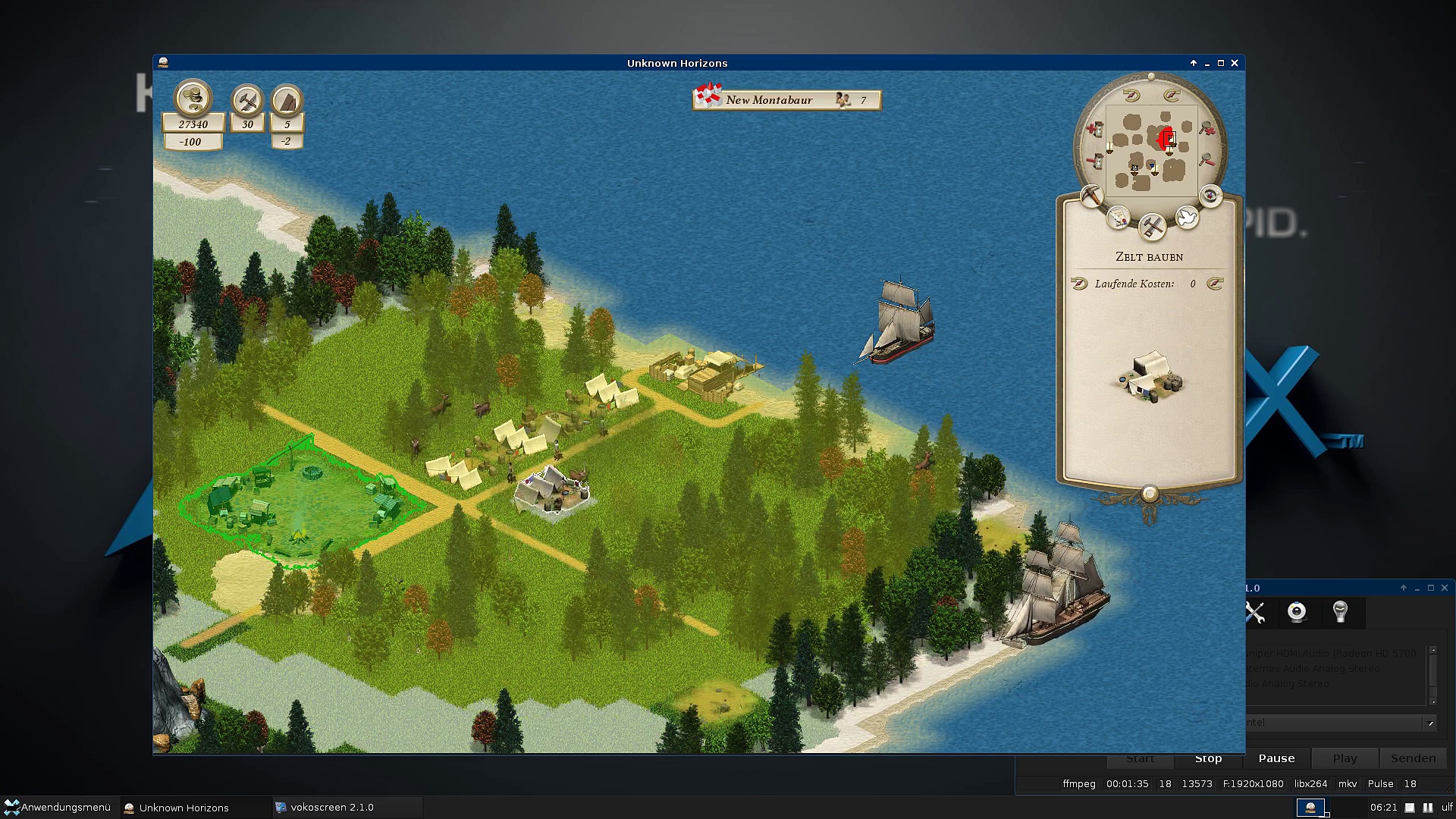The width and height of the screenshot is (1456, 819).
Task: Open the scroll and quill logbook
Action: click(1118, 218)
